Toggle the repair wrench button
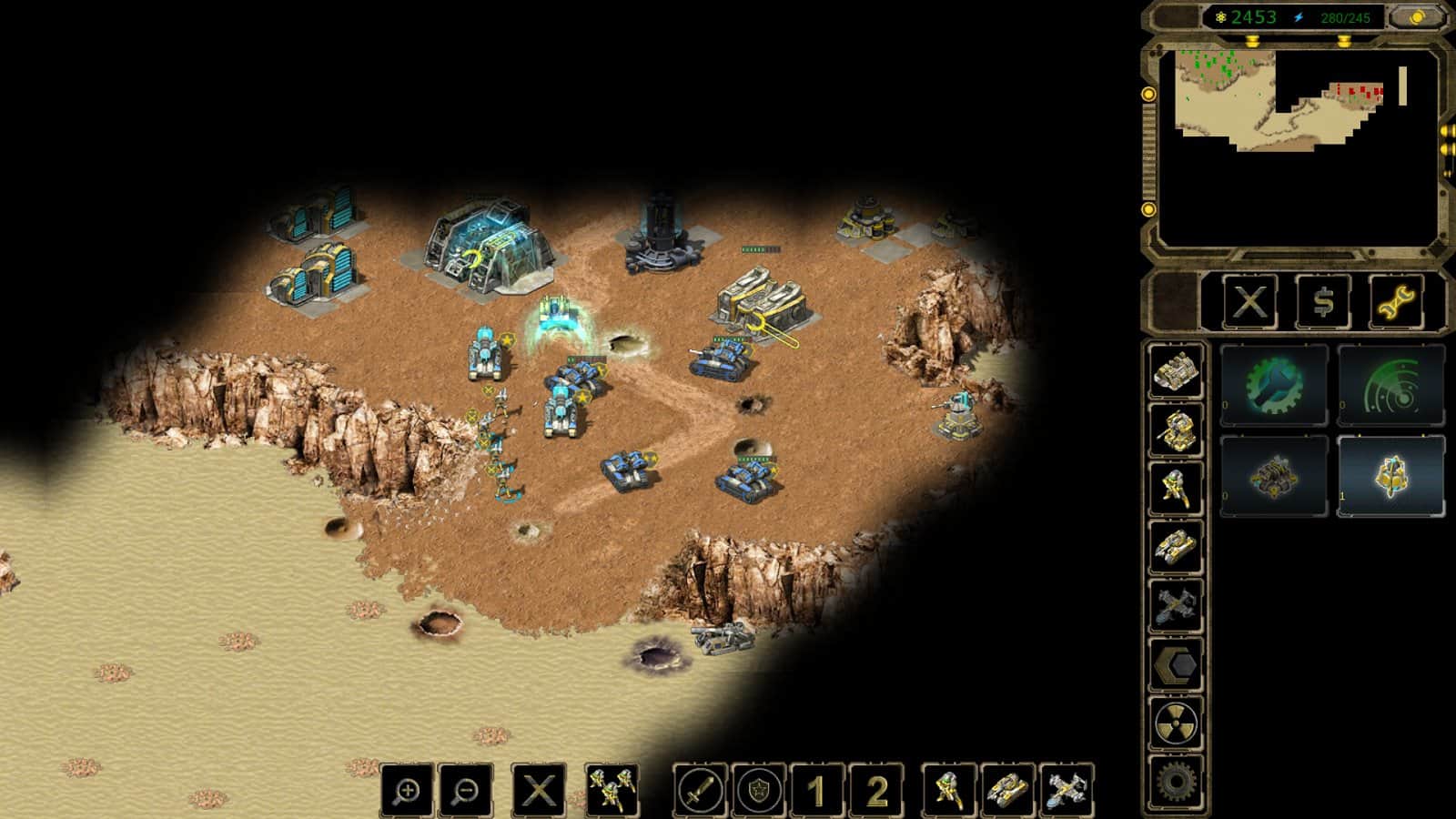This screenshot has height=819, width=1456. click(1397, 301)
